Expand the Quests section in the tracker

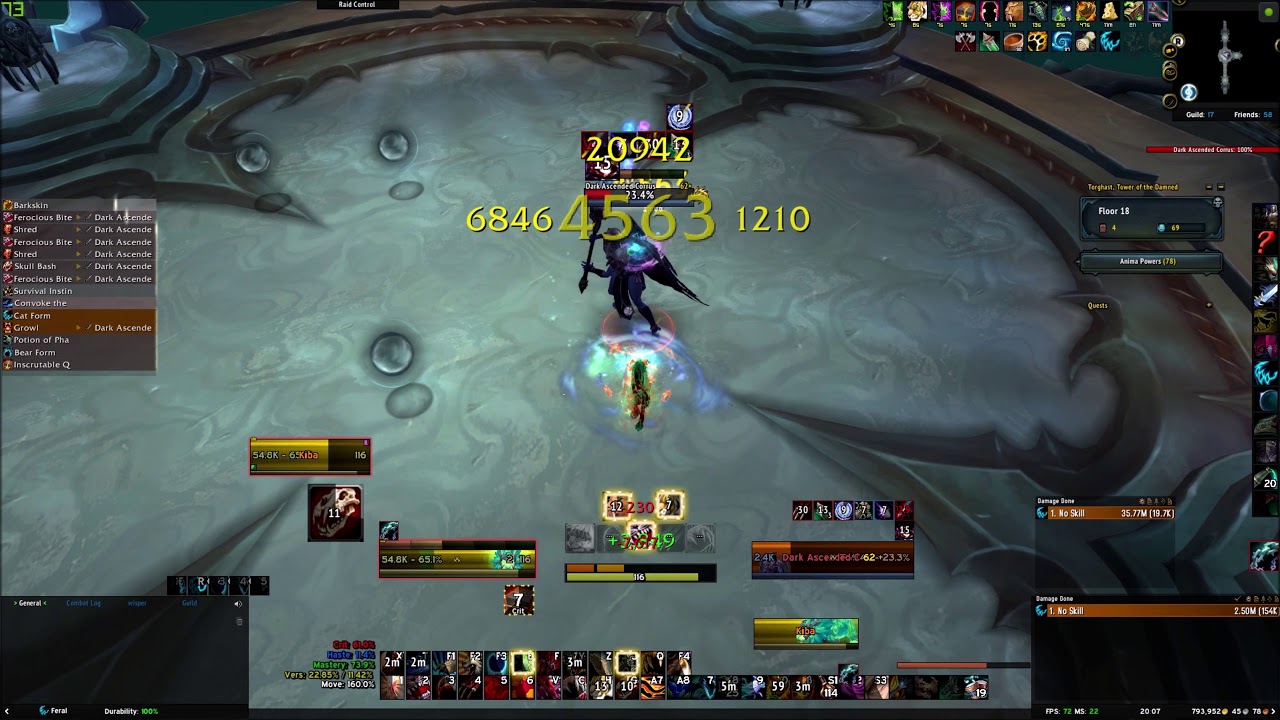(x=1097, y=305)
